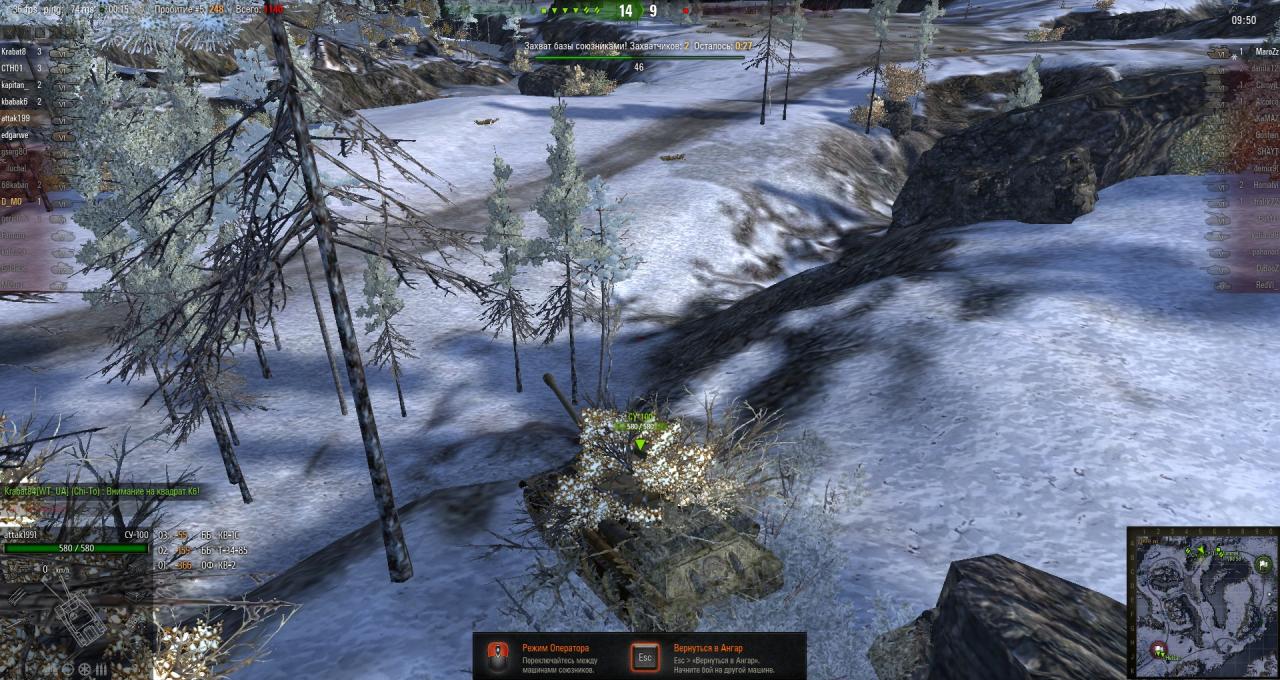
Task: Click the ammo rack module status icon
Action: 103,669
